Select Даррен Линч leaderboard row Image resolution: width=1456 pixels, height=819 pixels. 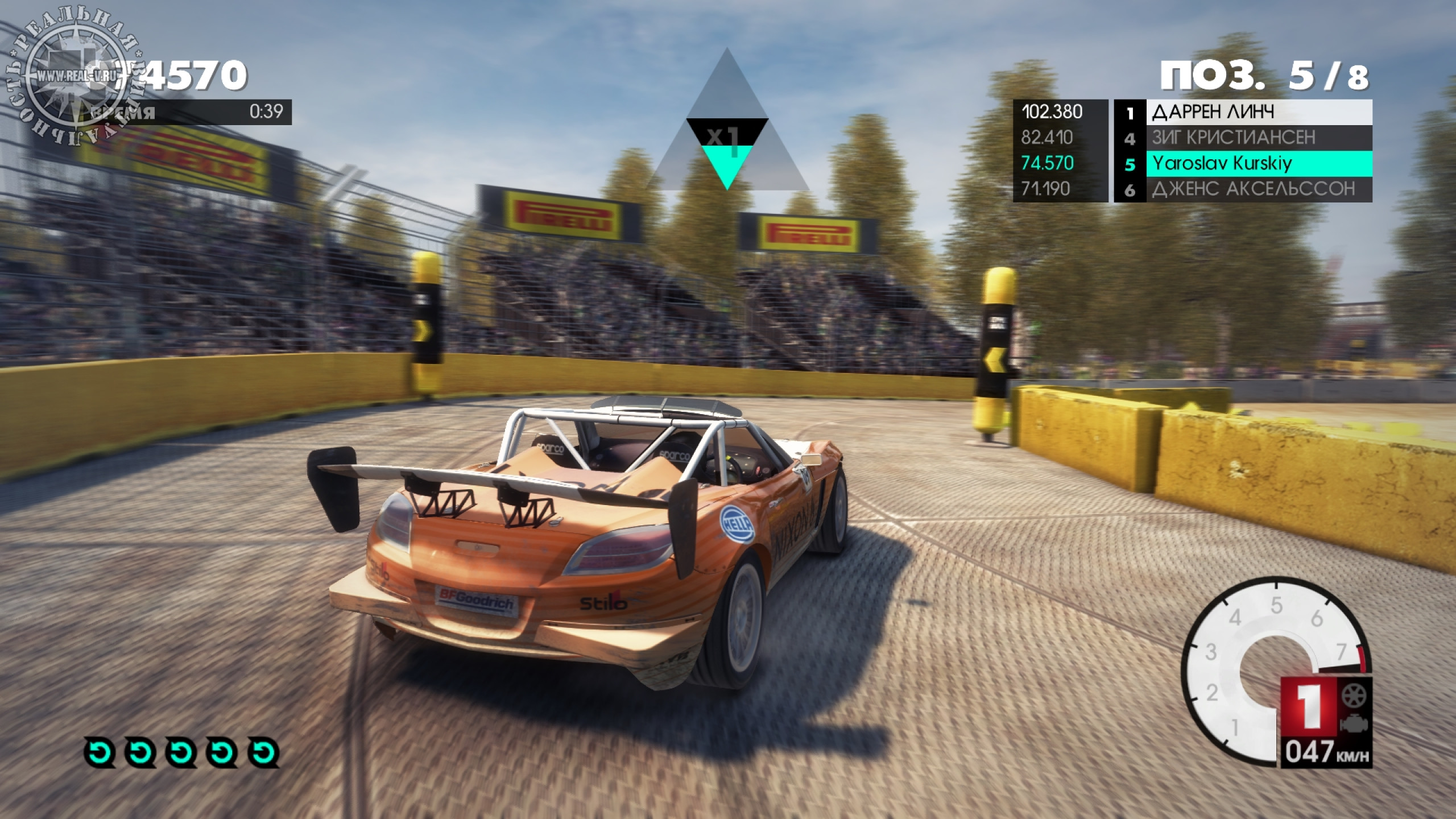(x=1243, y=112)
